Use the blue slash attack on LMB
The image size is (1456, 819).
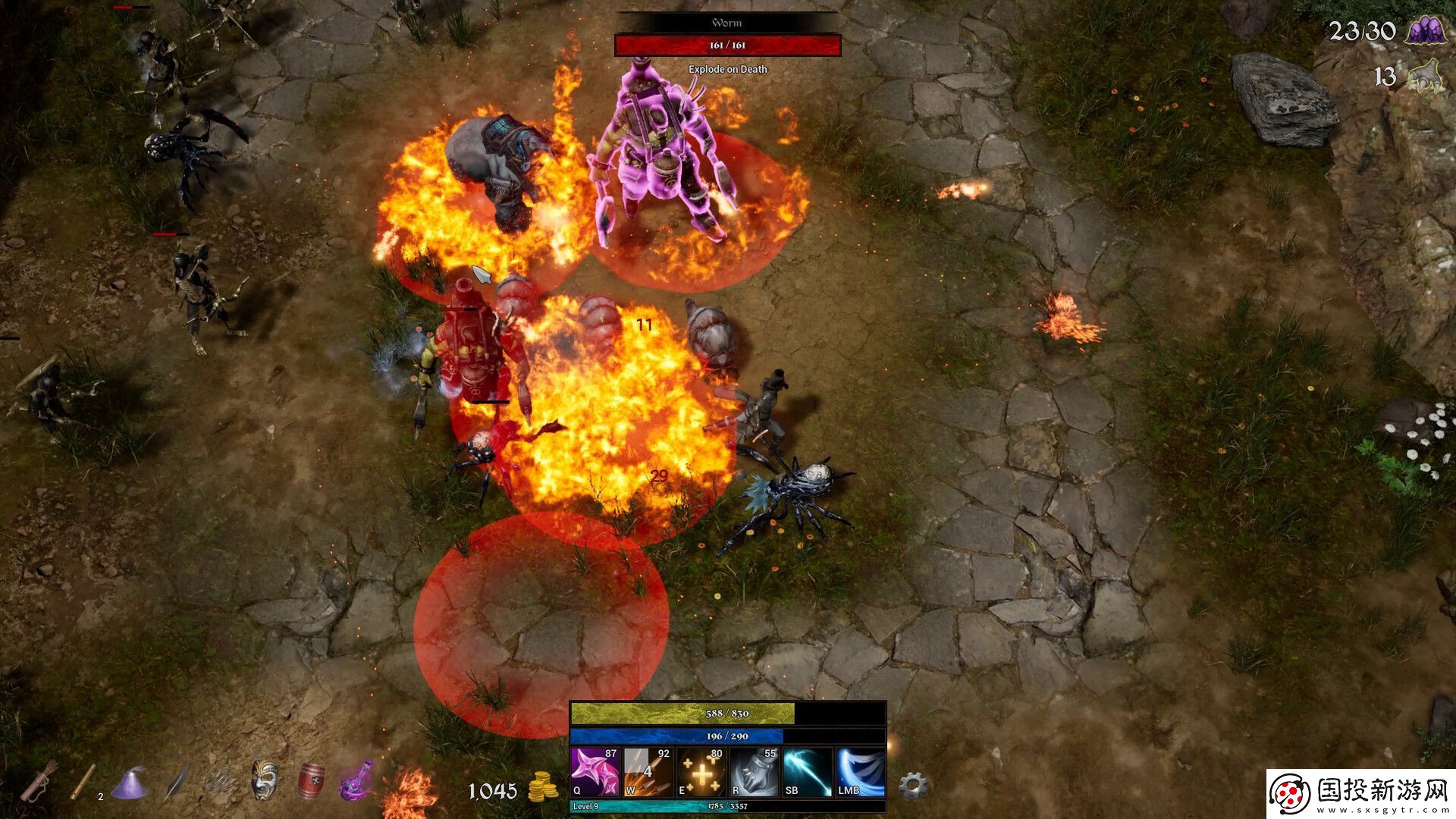coord(860,772)
